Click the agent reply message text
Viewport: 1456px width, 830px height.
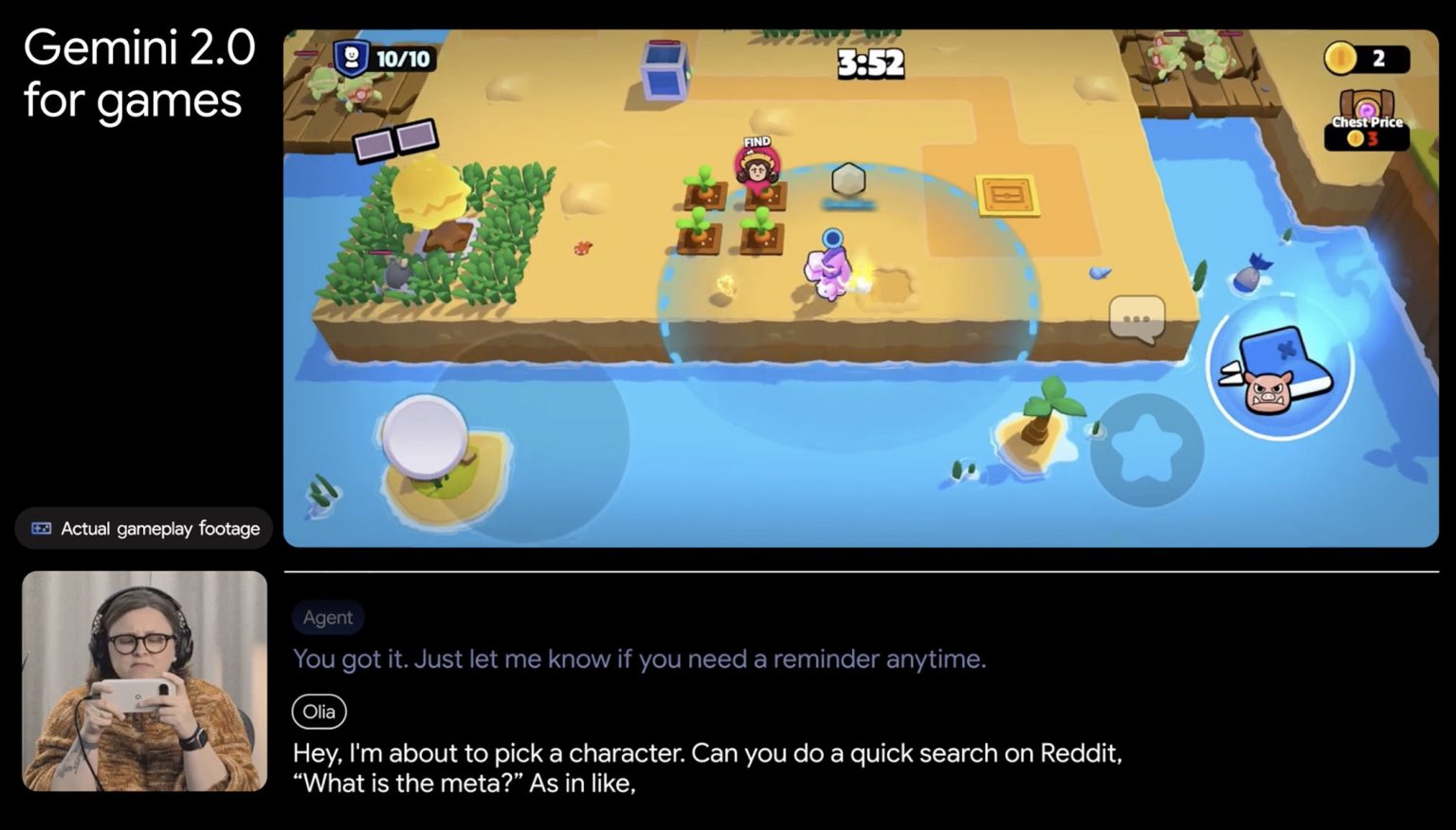641,659
